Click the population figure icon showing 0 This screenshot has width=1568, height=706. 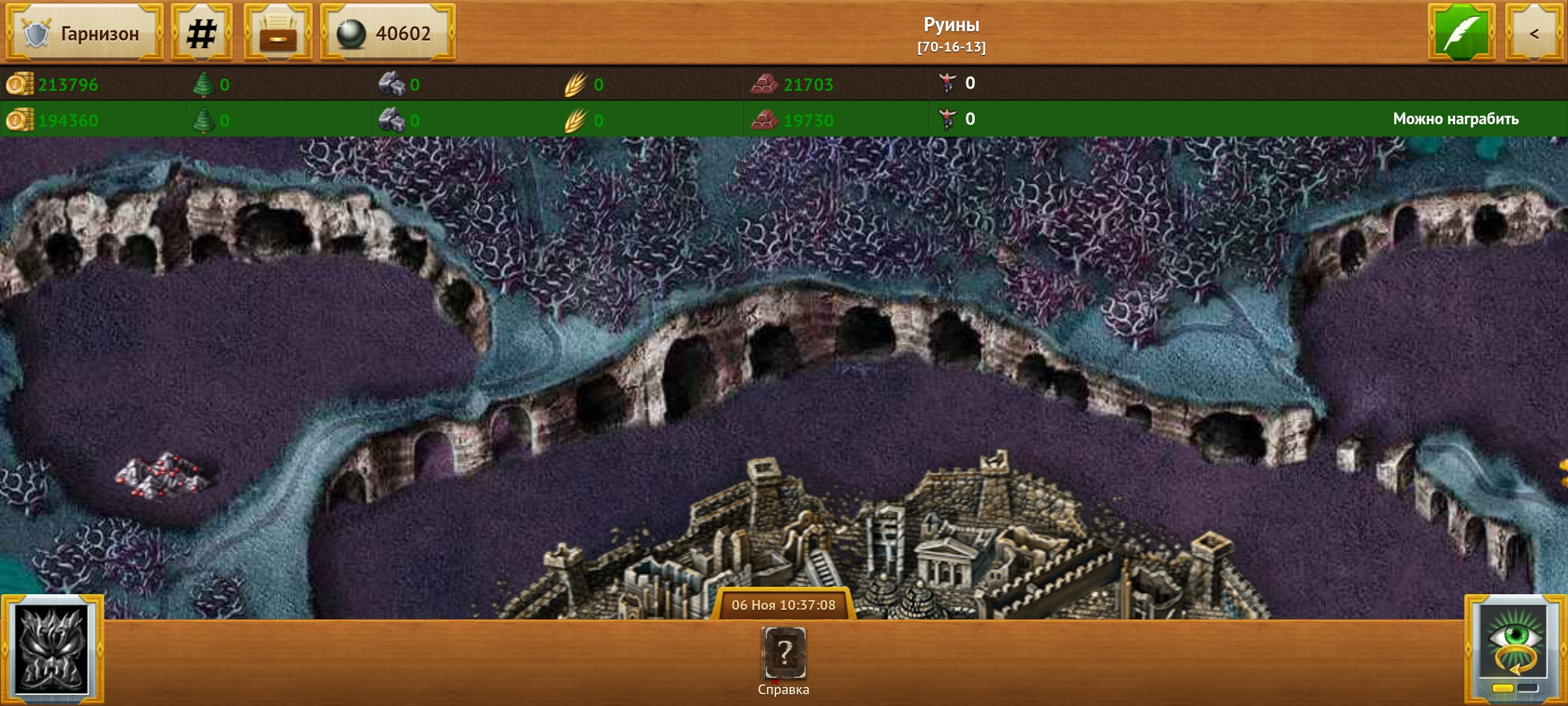click(x=947, y=84)
